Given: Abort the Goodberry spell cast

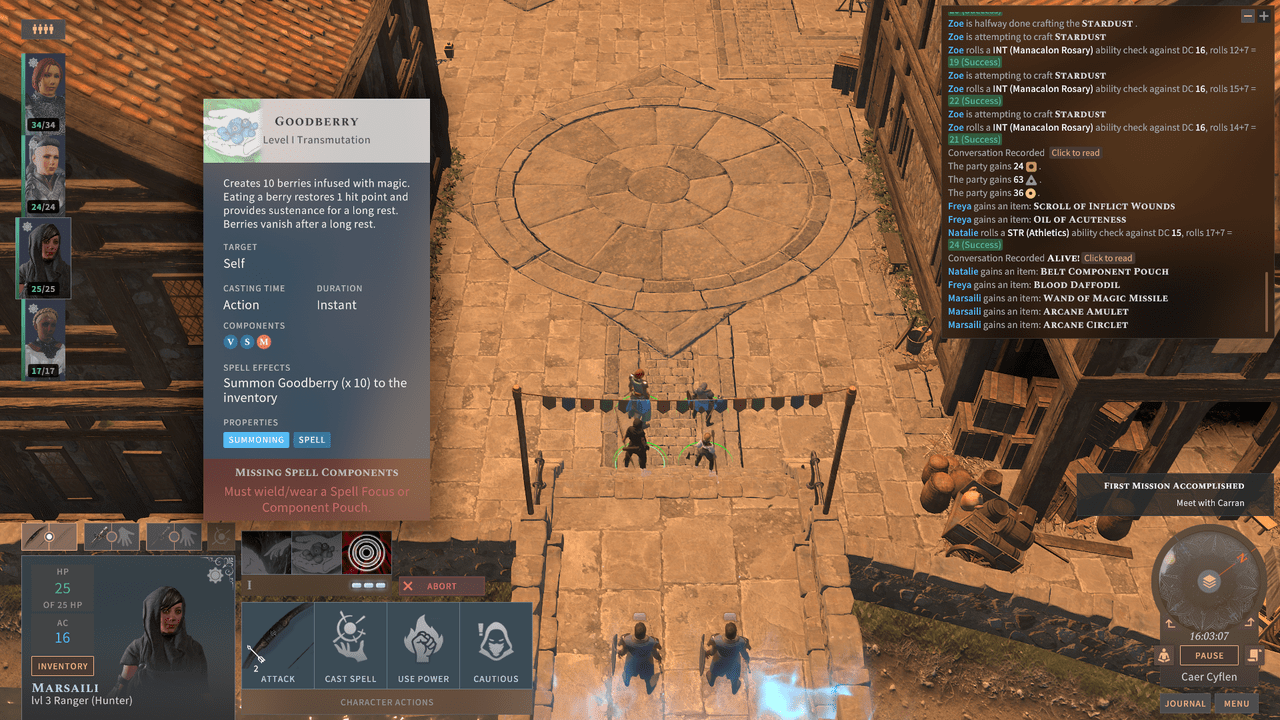Looking at the screenshot, I should (x=441, y=585).
